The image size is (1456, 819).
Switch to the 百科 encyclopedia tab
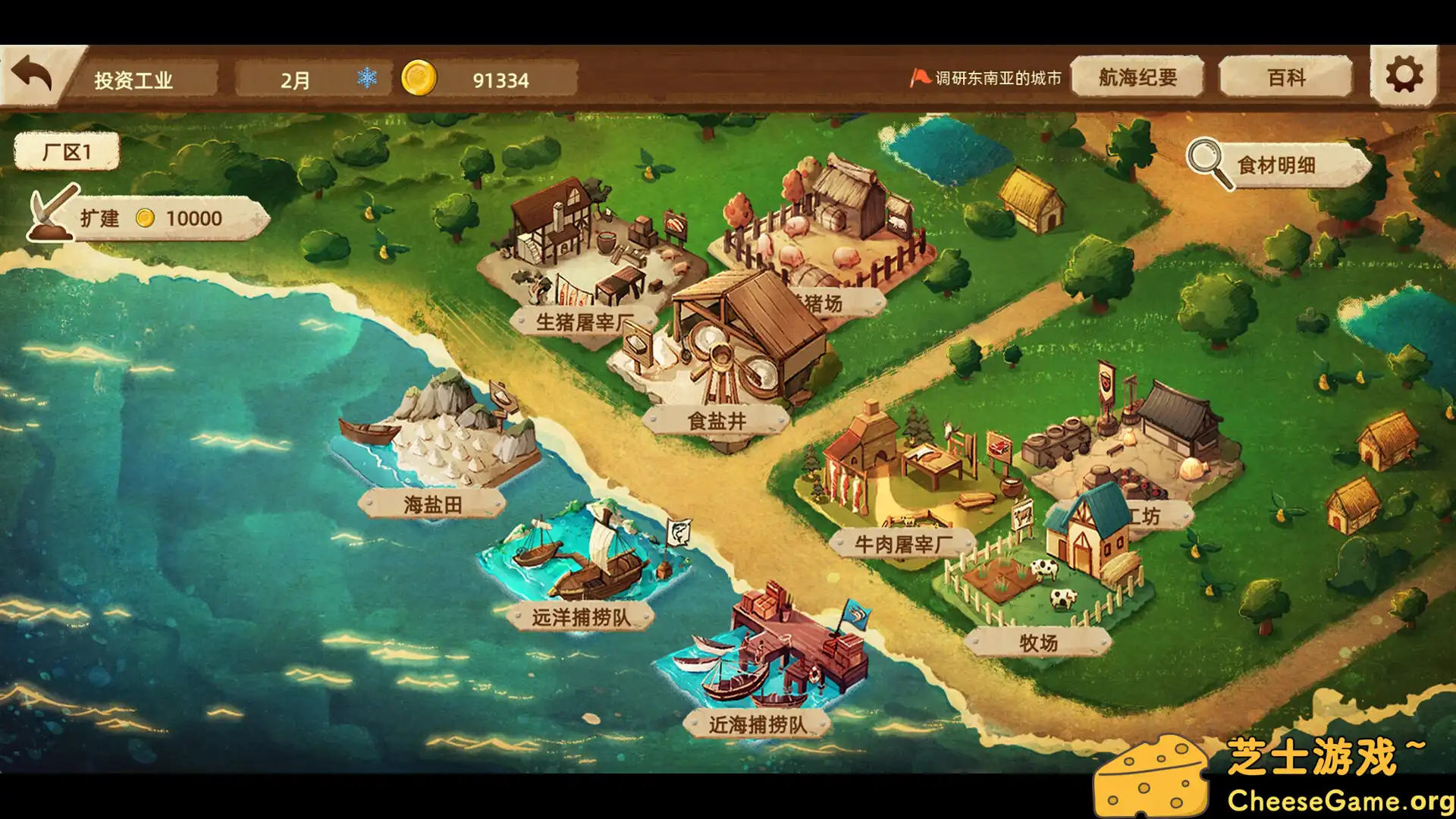[x=1285, y=76]
